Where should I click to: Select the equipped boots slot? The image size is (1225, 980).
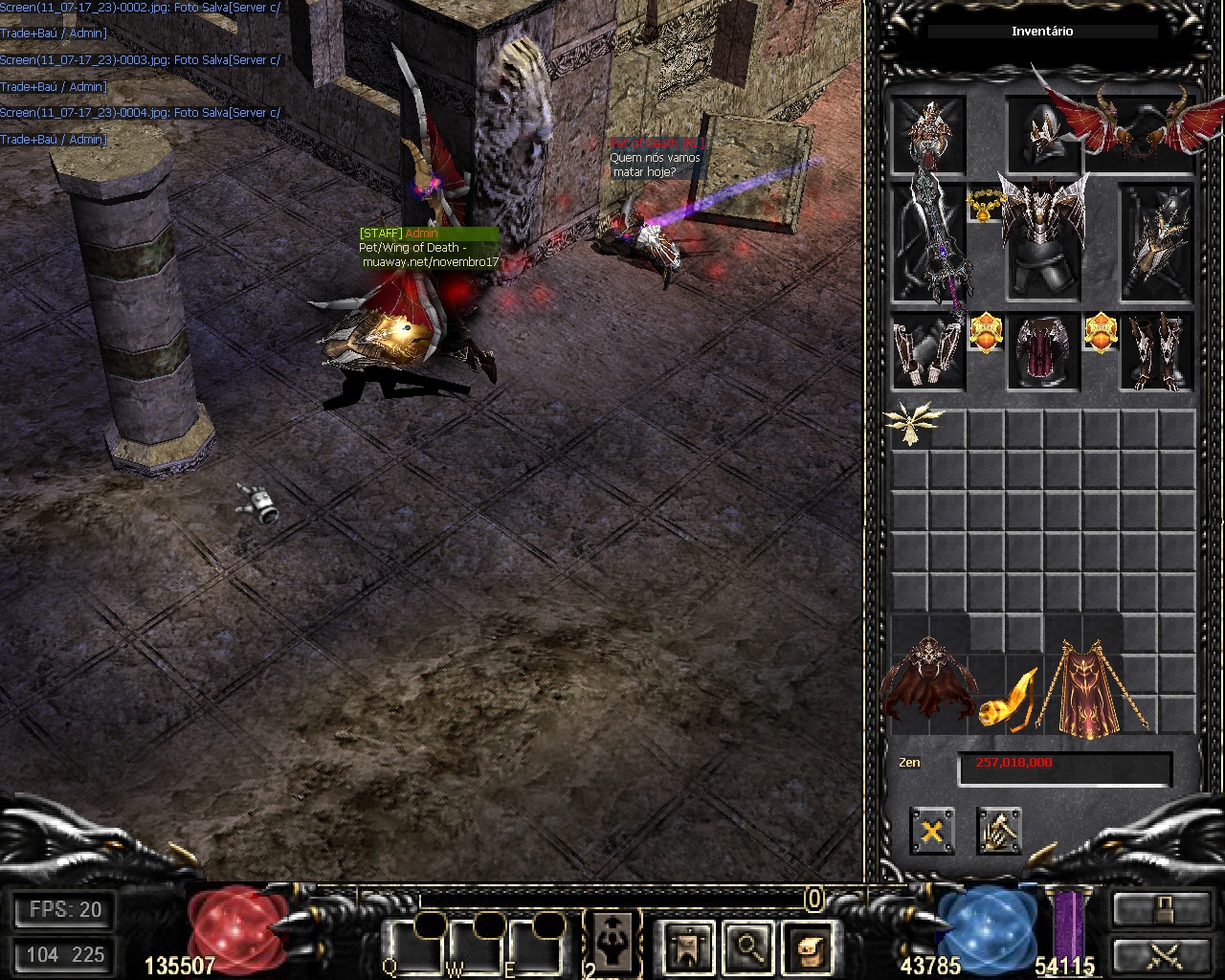[x=1157, y=351]
